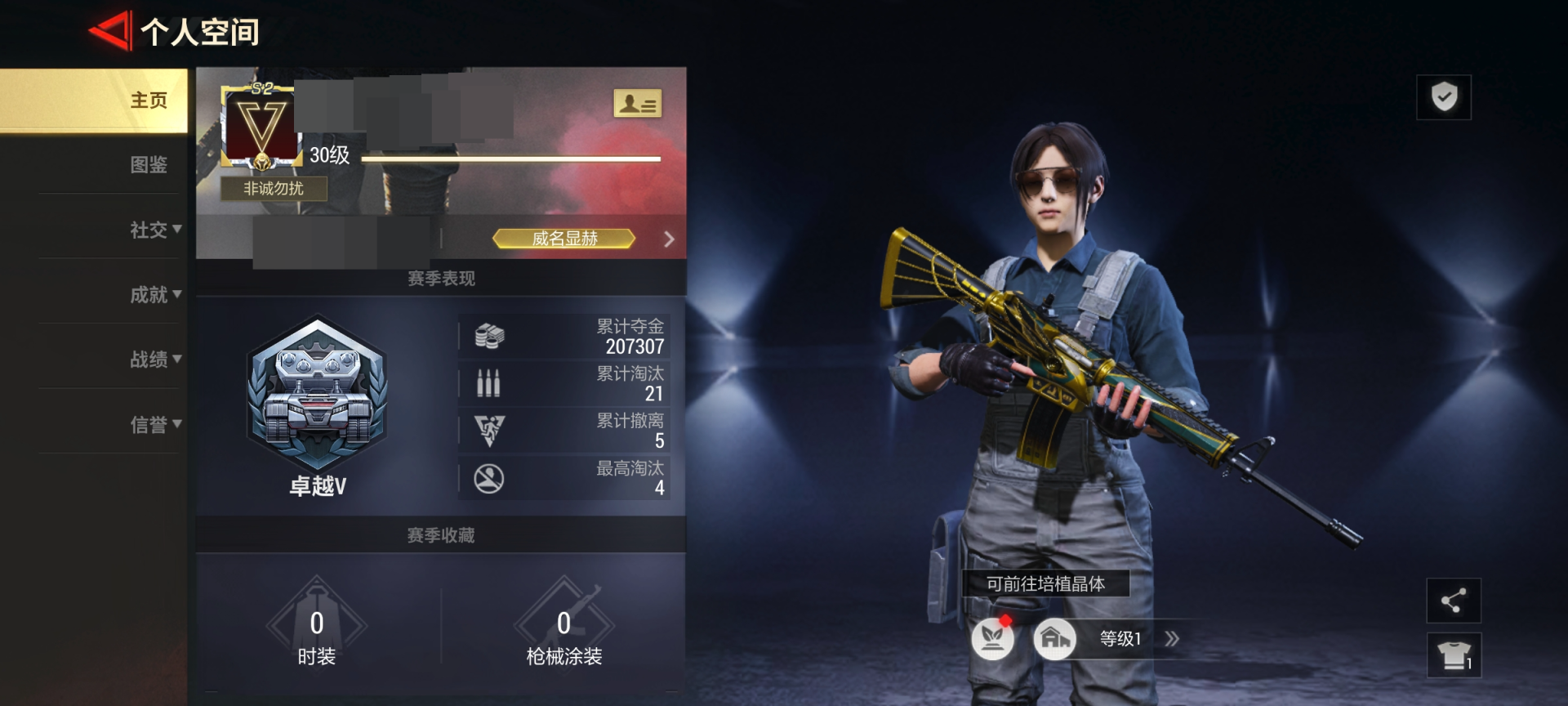This screenshot has width=1568, height=706.
Task: Expand the 成就 section
Action: (x=155, y=294)
